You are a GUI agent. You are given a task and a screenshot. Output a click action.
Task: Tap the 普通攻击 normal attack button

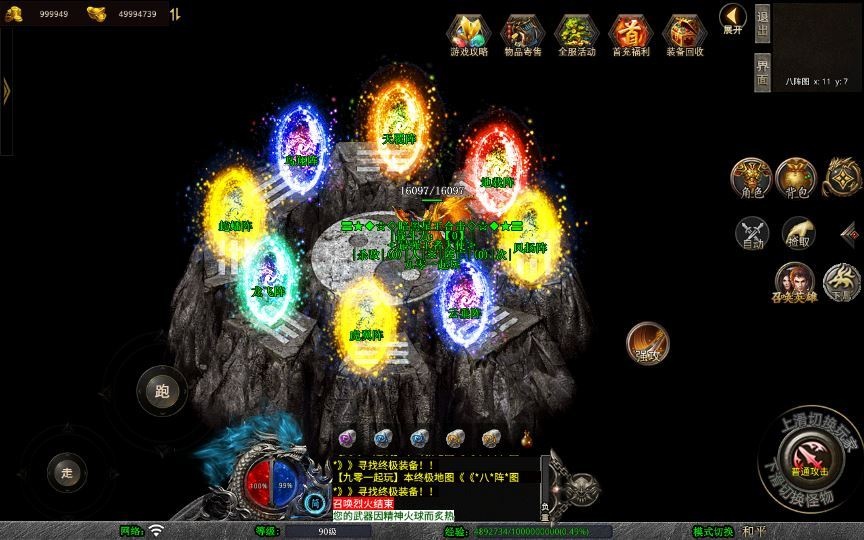pos(810,460)
